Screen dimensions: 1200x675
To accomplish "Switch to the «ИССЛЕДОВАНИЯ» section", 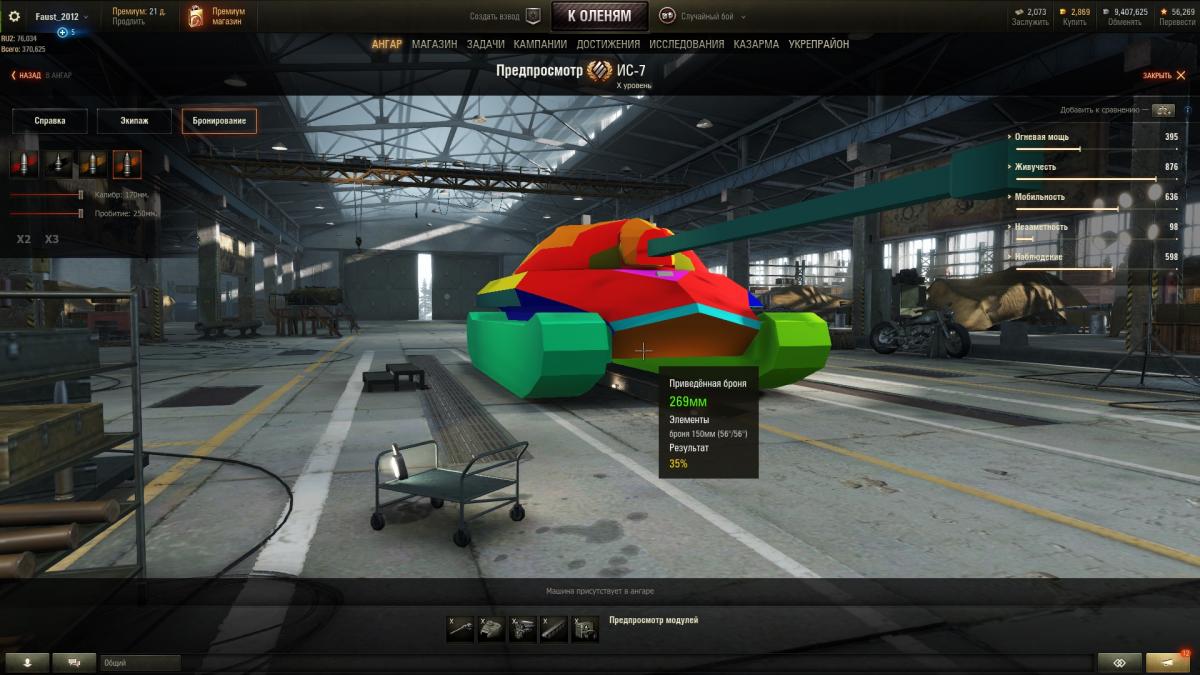I will coord(686,44).
